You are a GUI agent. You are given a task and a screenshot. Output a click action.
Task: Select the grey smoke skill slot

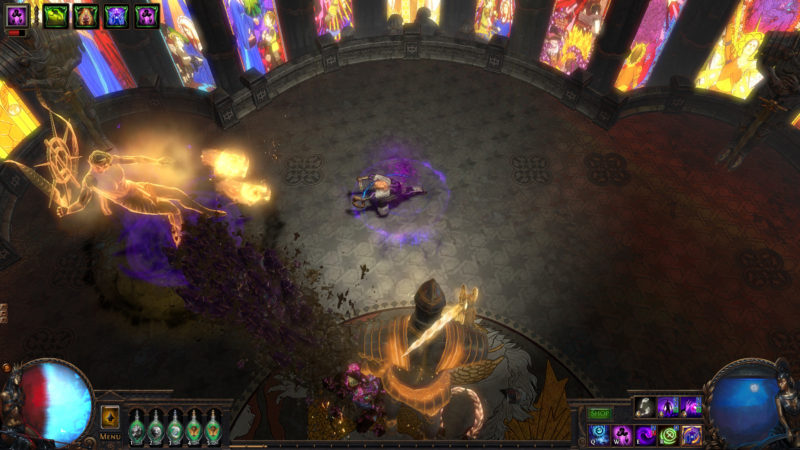646,406
